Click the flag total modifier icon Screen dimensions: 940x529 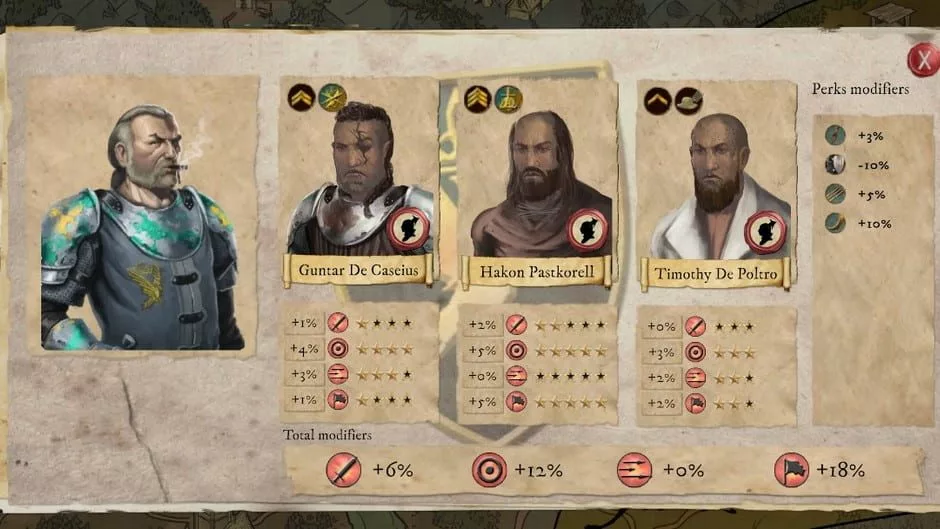[x=792, y=470]
